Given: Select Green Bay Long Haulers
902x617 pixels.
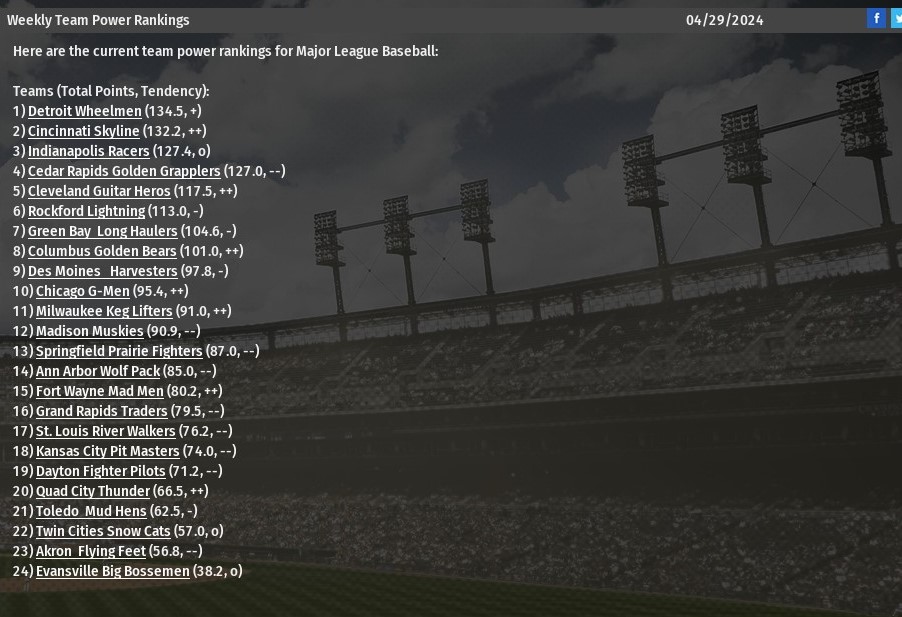Looking at the screenshot, I should 102,231.
